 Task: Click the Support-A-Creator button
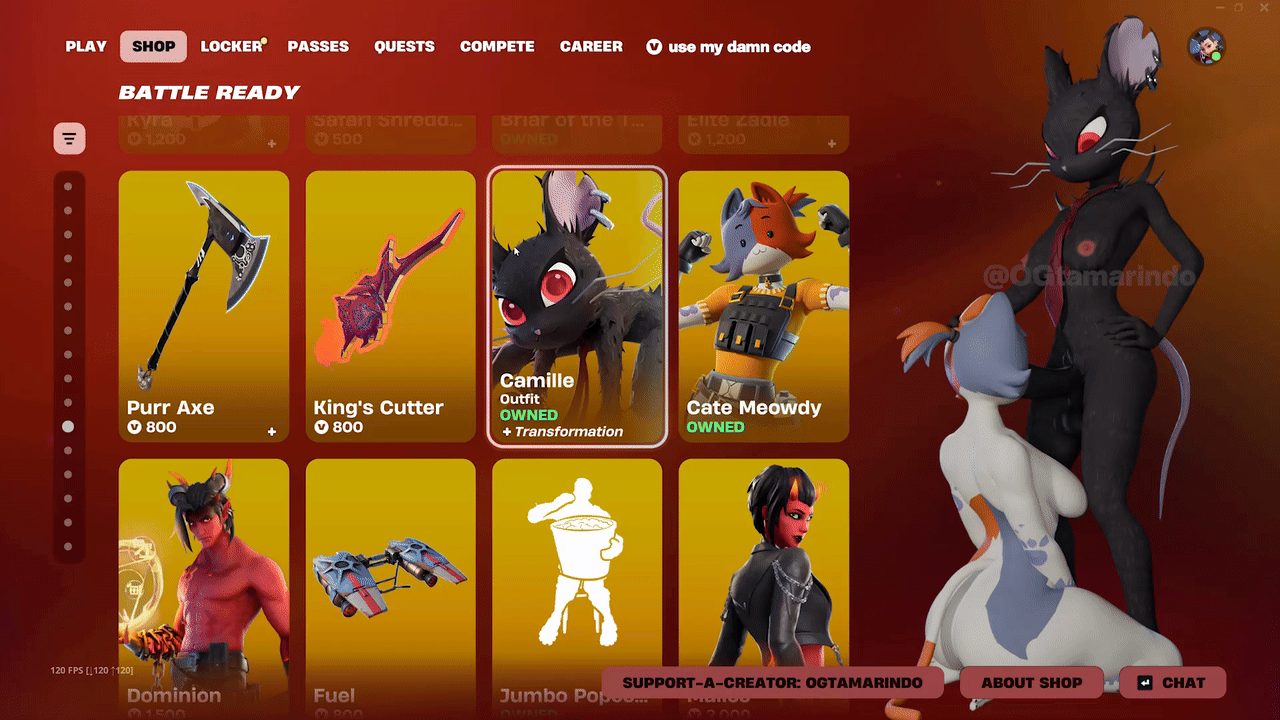click(x=773, y=683)
